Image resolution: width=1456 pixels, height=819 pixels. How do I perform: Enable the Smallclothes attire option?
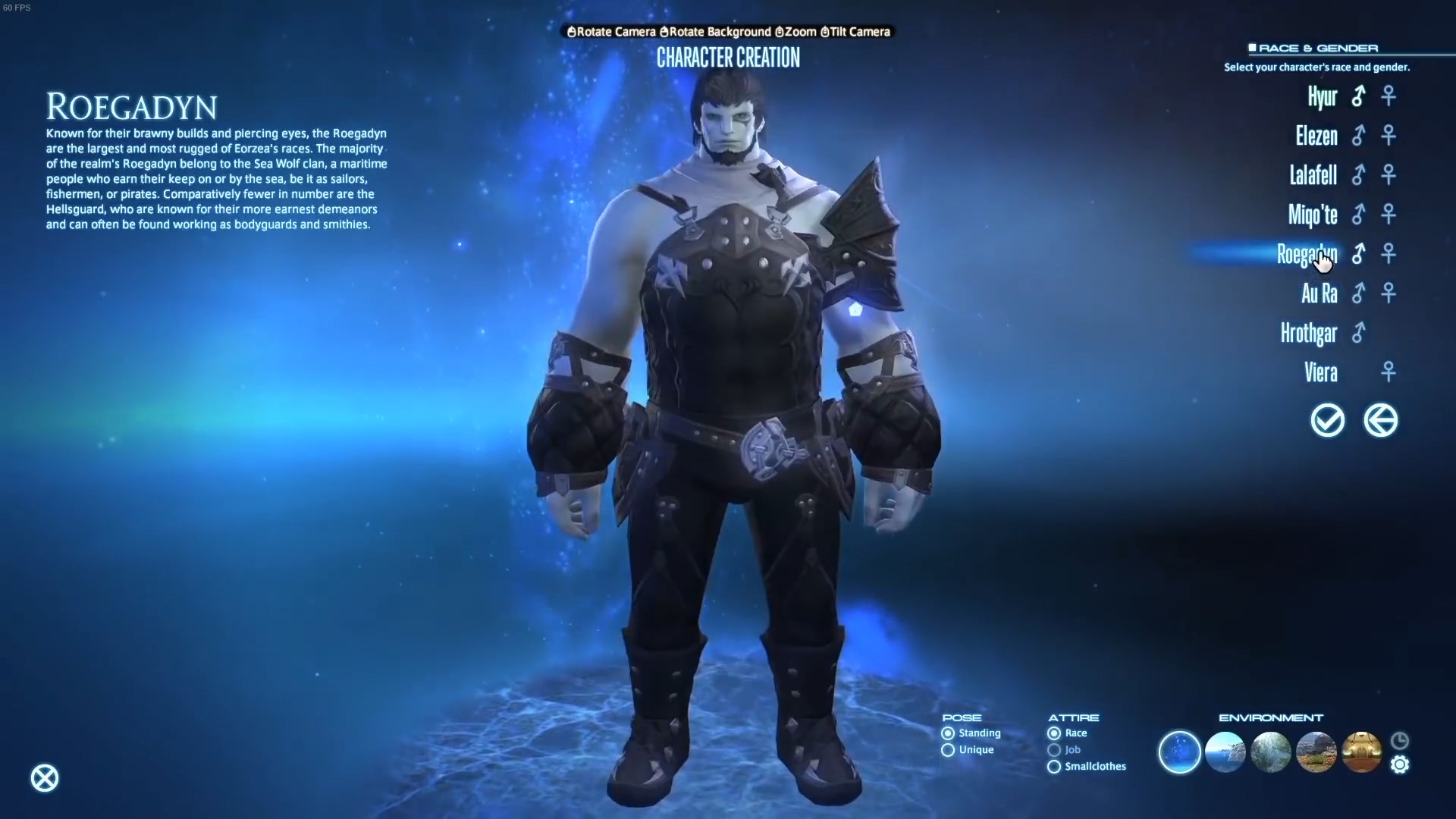click(1054, 767)
